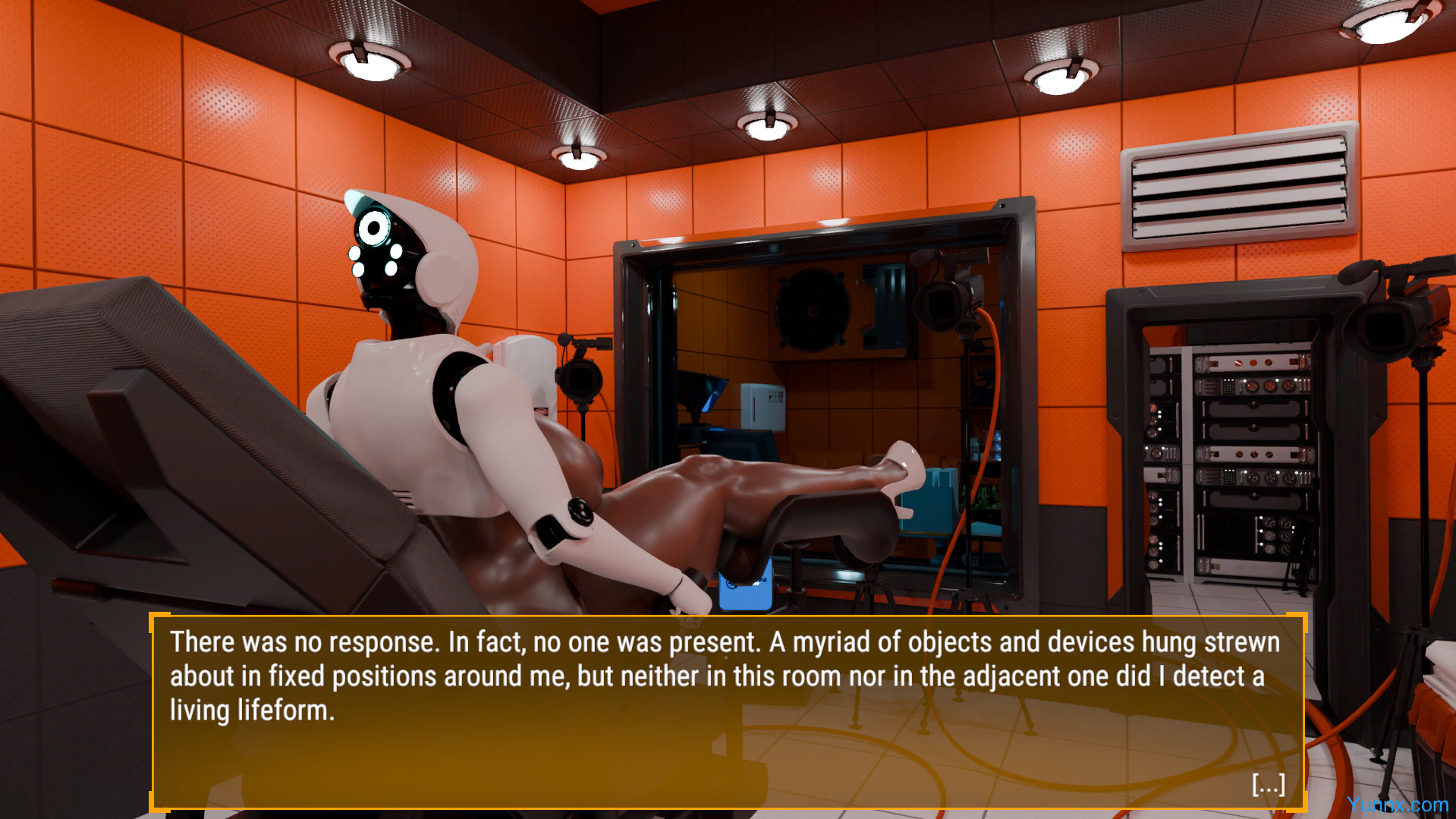Advance dialogue via the [...] continue indicator
Image resolution: width=1456 pixels, height=819 pixels.
point(1268,784)
